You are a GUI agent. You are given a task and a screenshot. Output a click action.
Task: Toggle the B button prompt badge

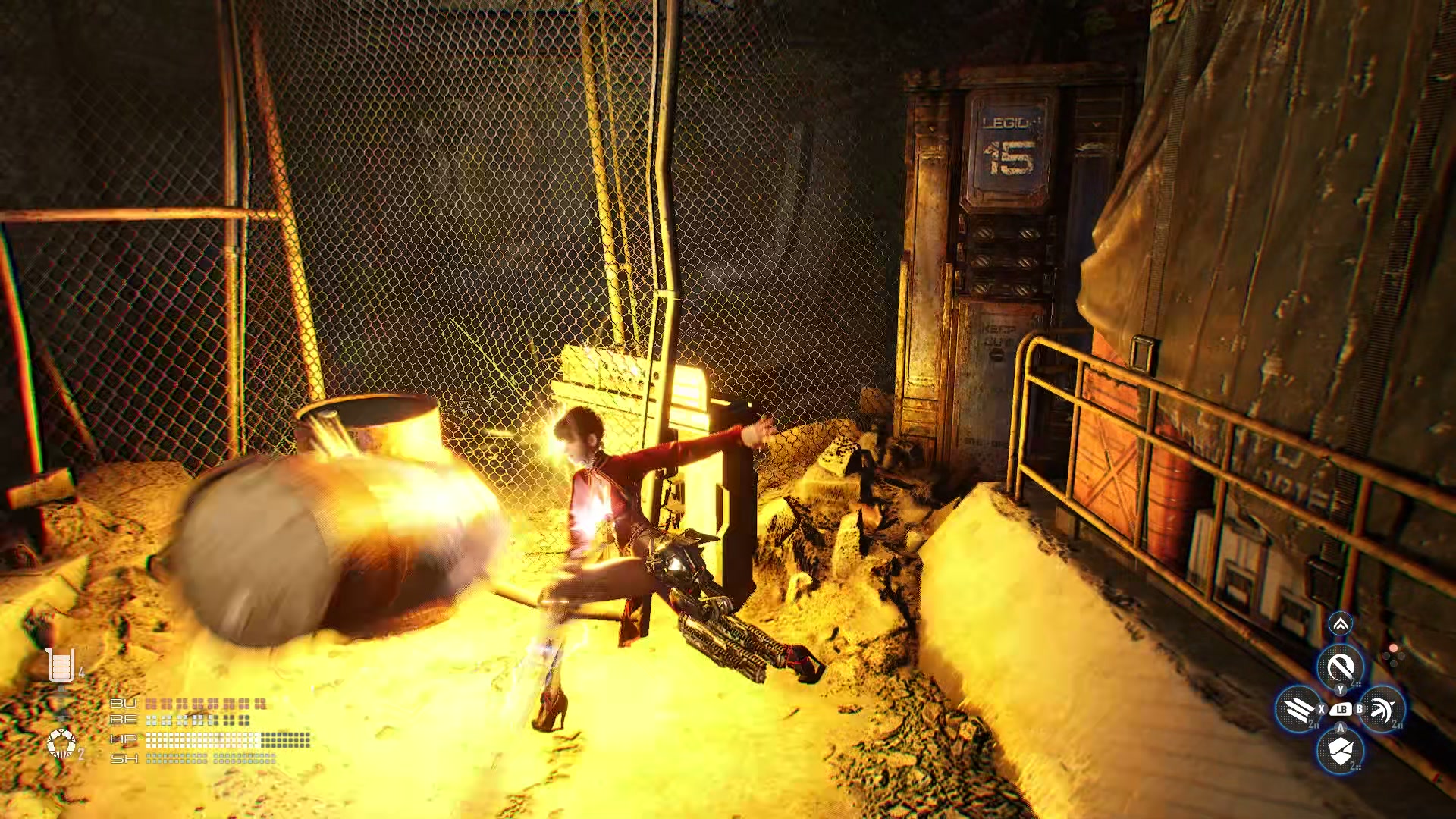point(1360,709)
